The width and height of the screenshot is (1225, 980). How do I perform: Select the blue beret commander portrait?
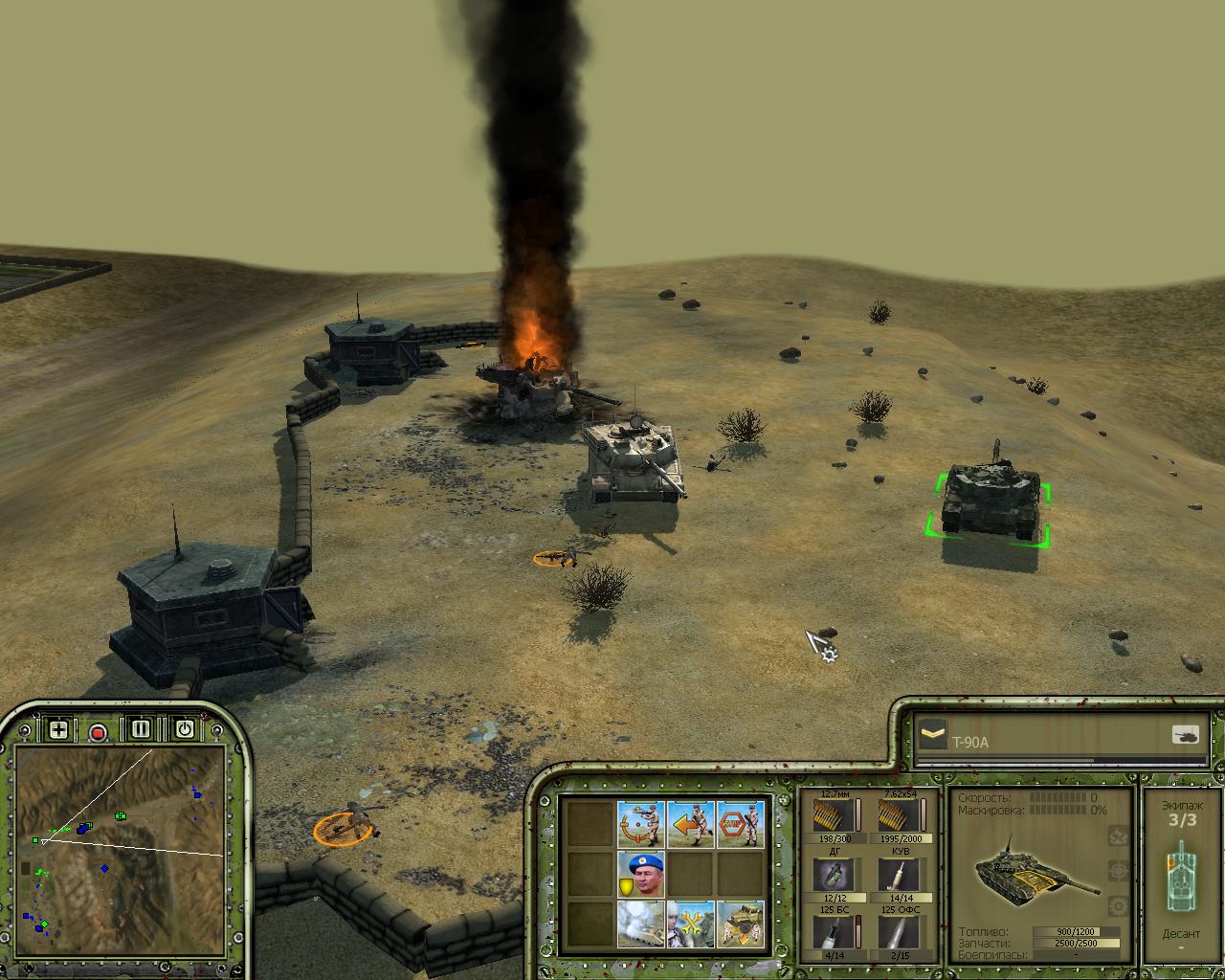[x=641, y=874]
